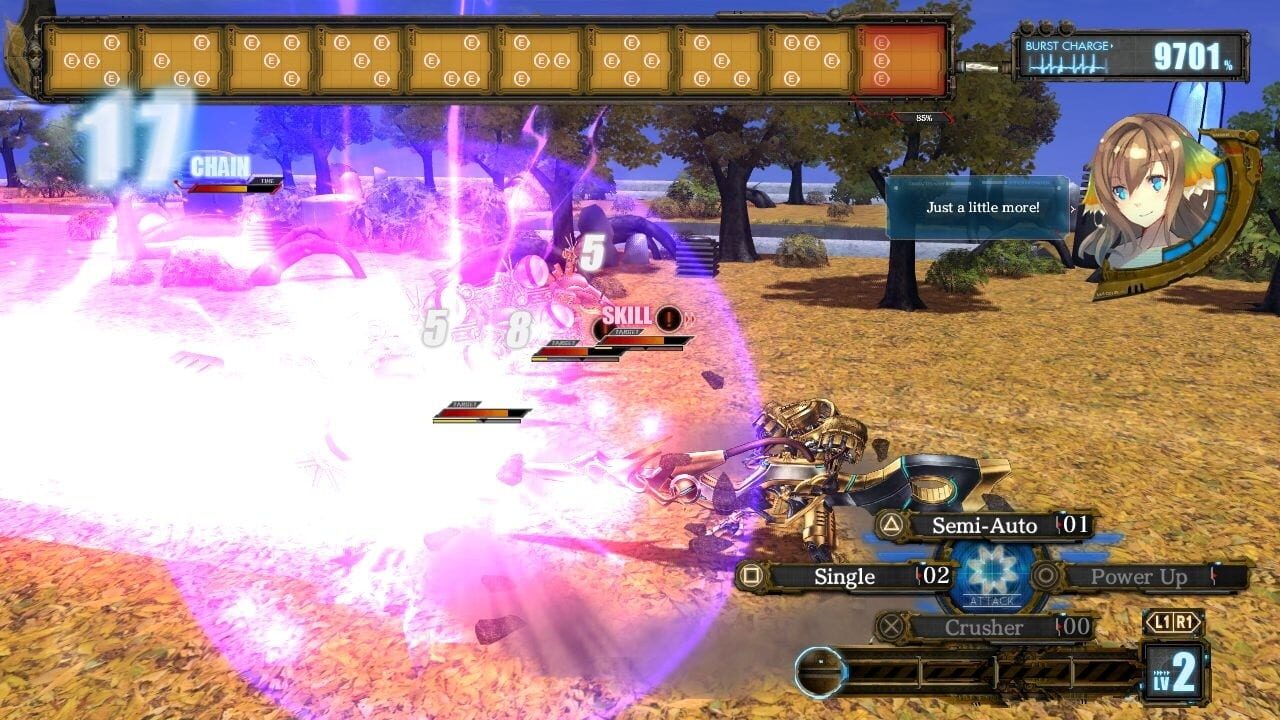Expand the dialogue box via its right chevron

click(x=1073, y=210)
